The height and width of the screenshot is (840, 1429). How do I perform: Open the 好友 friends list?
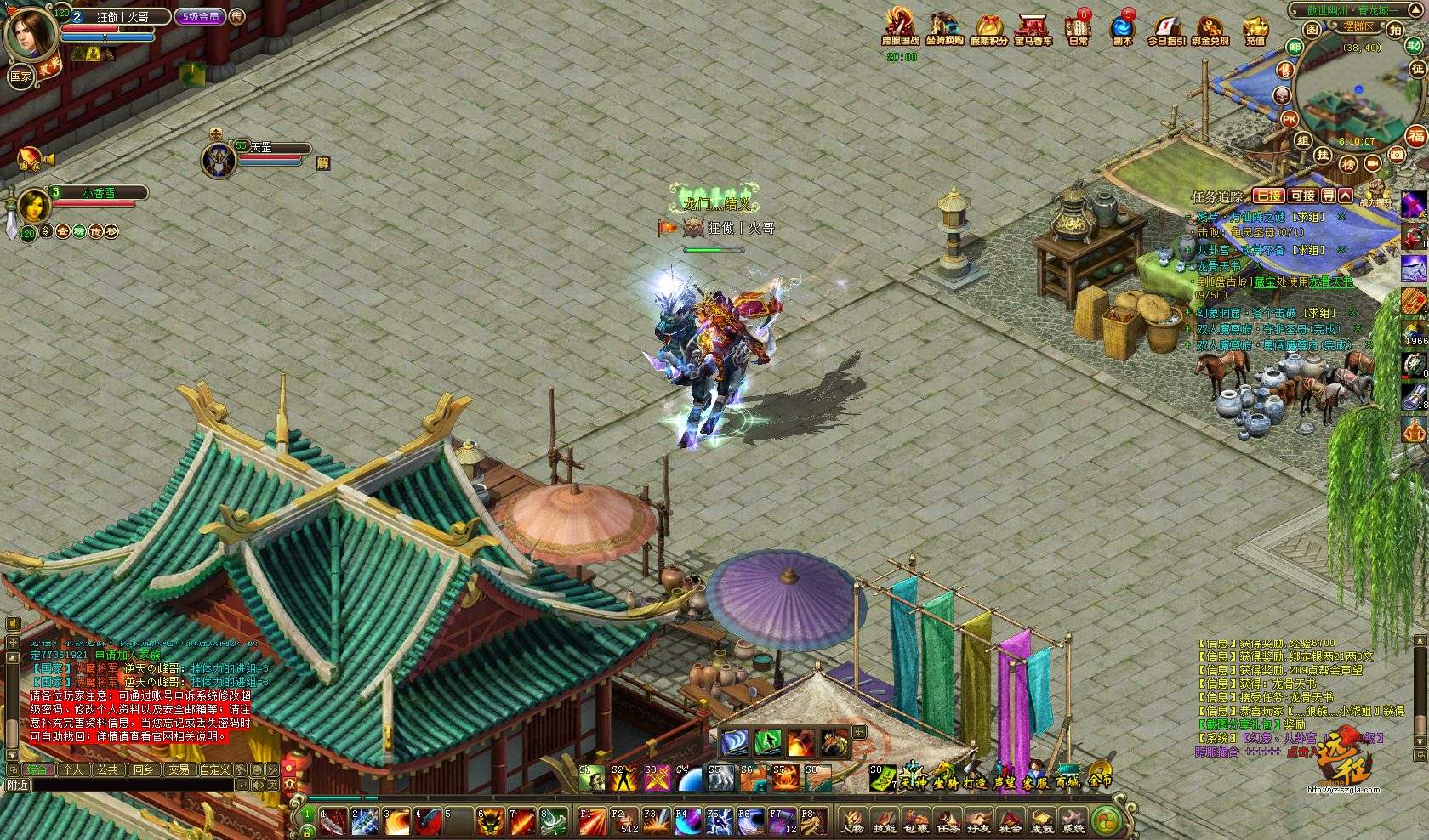[978, 821]
